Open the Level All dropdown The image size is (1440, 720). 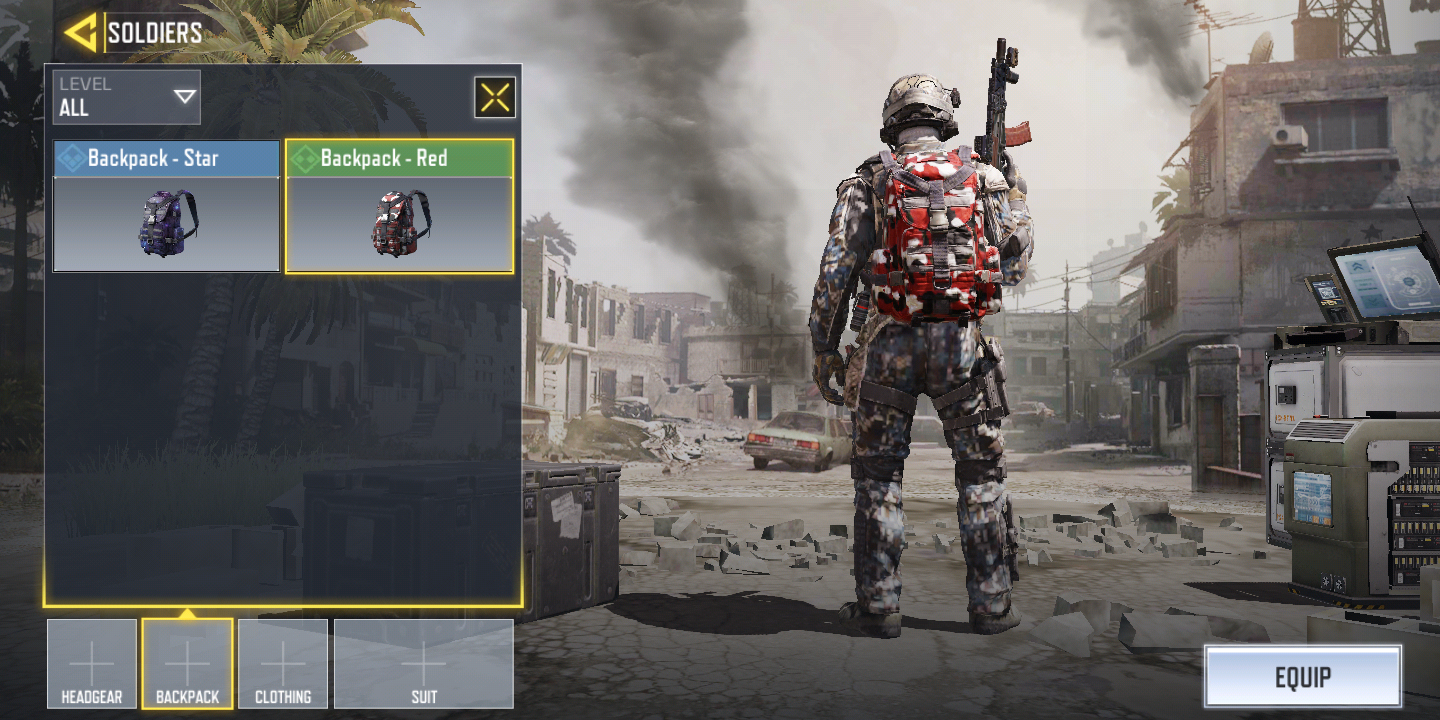coord(127,97)
